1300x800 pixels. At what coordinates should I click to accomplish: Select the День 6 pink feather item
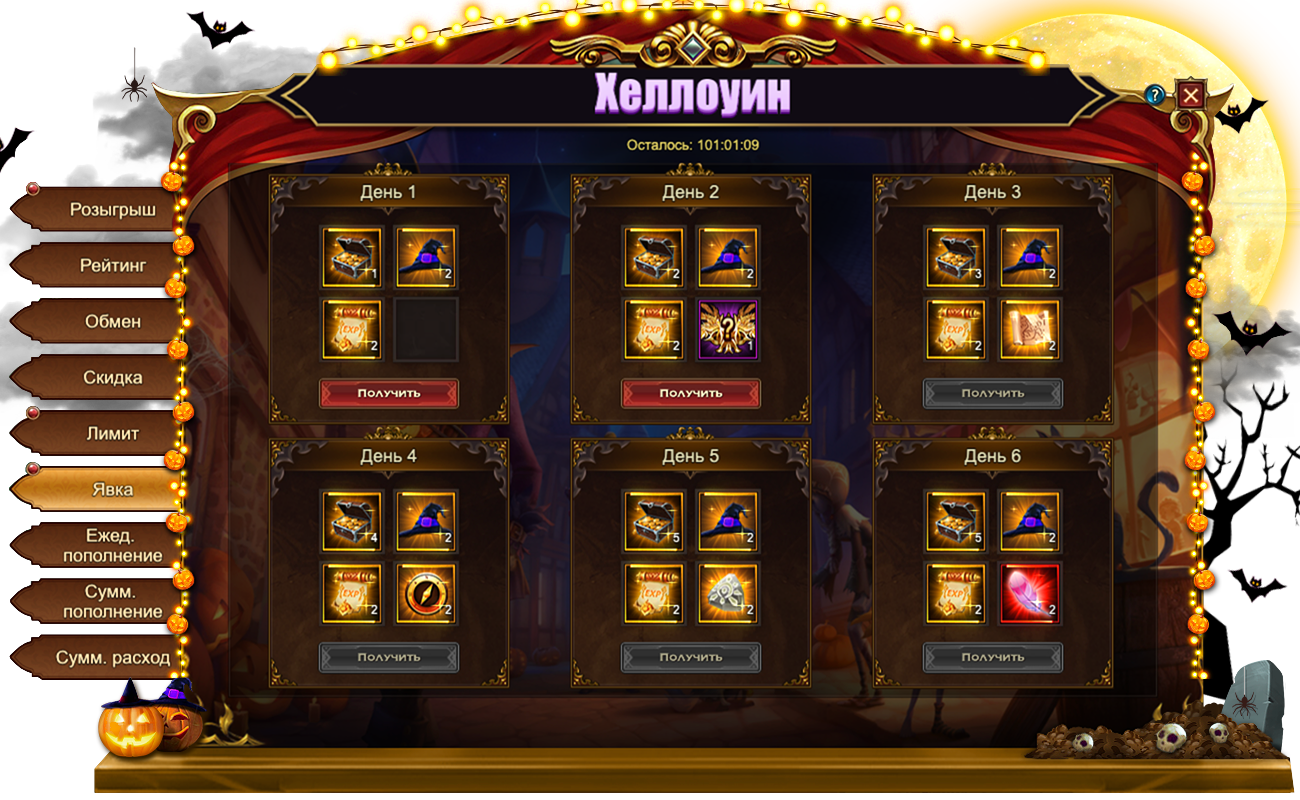coord(1030,593)
